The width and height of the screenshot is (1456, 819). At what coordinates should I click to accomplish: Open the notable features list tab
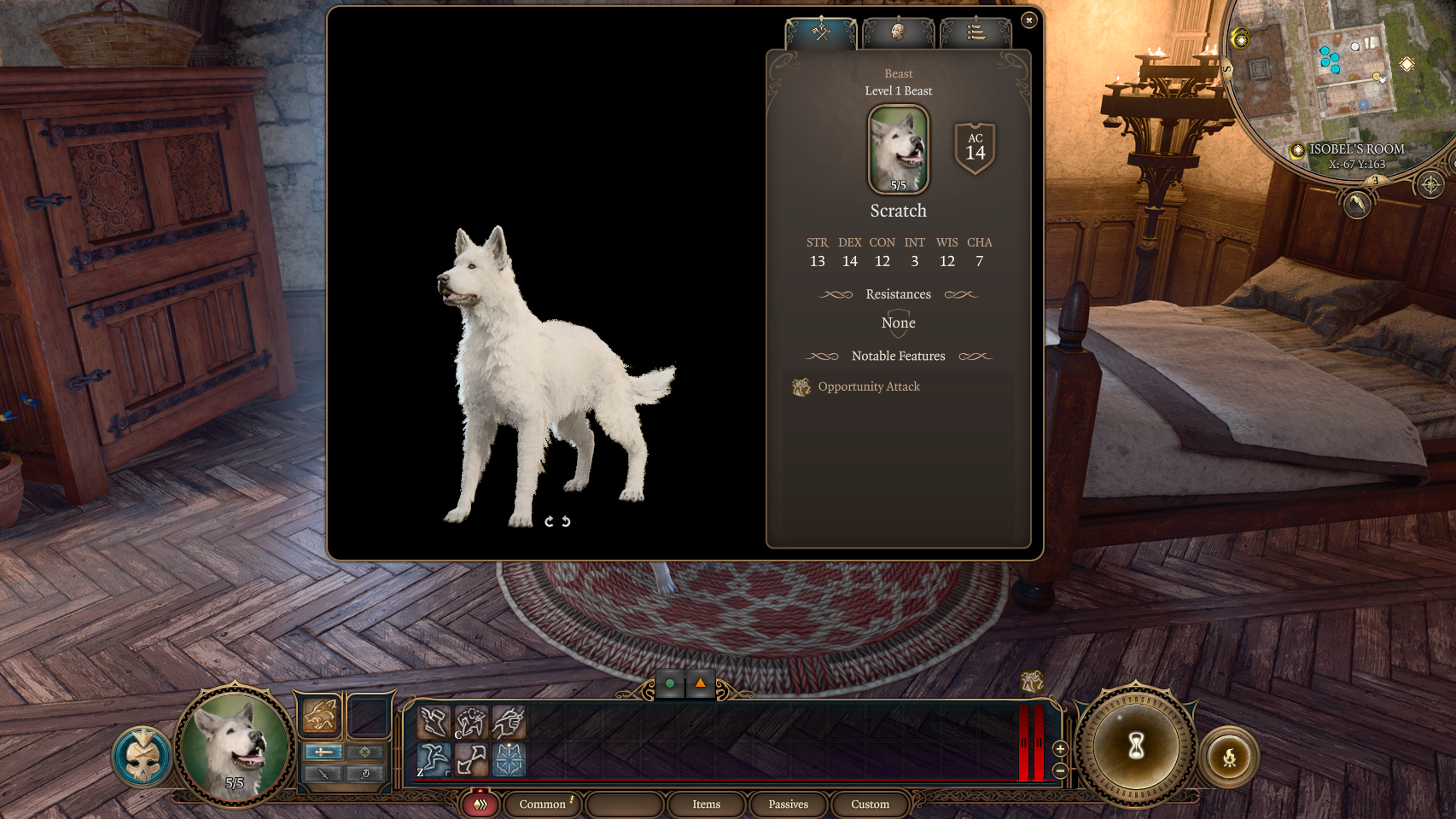pos(976,32)
